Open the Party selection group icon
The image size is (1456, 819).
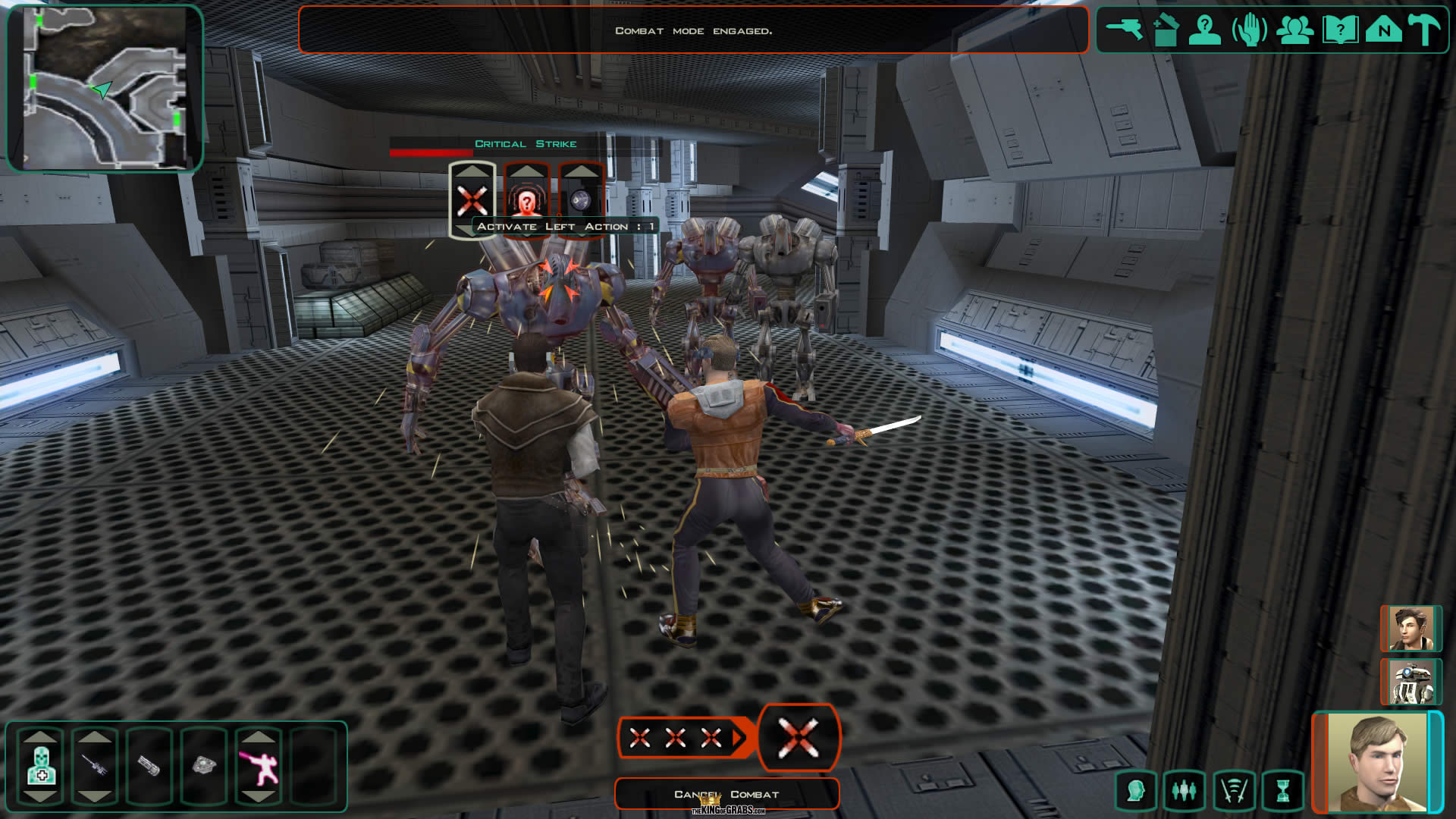click(x=1294, y=31)
